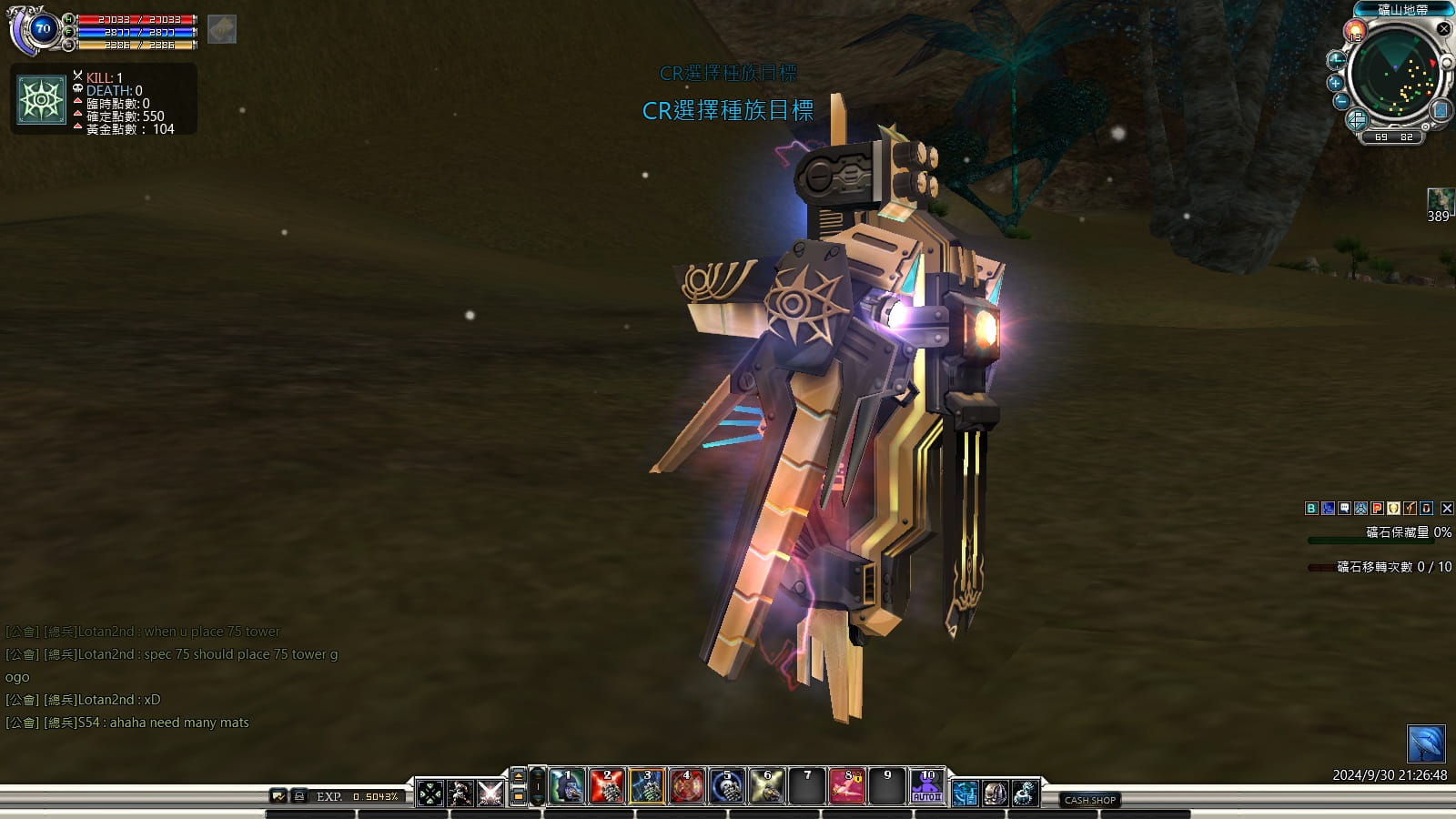Open the gear icon right of the hotbar
Viewport: 1456px width, 819px height.
[1025, 794]
